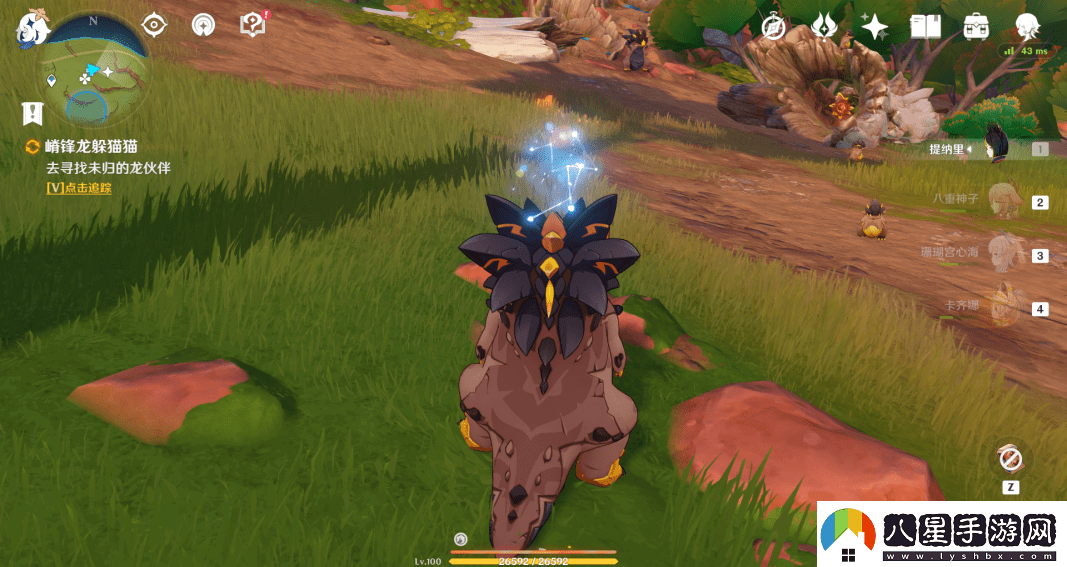The image size is (1067, 567).
Task: Open the quest list banner icon
Action: point(33,112)
